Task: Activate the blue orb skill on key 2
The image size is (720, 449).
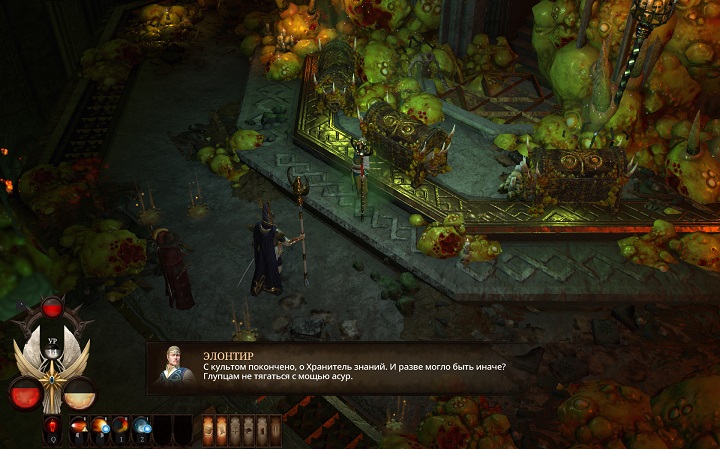Action: (x=141, y=429)
